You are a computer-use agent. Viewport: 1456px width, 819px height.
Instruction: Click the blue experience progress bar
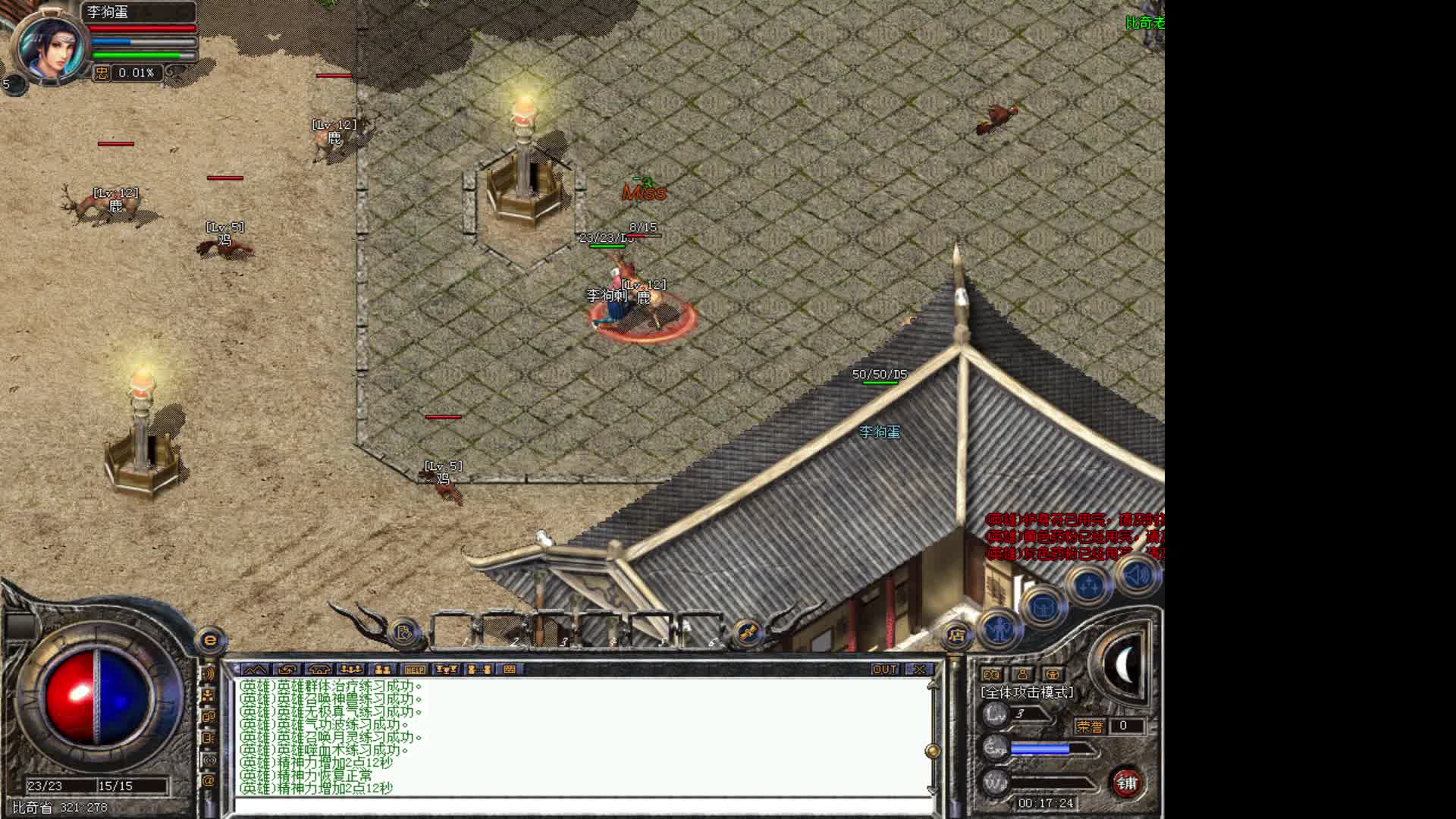(x=1040, y=748)
